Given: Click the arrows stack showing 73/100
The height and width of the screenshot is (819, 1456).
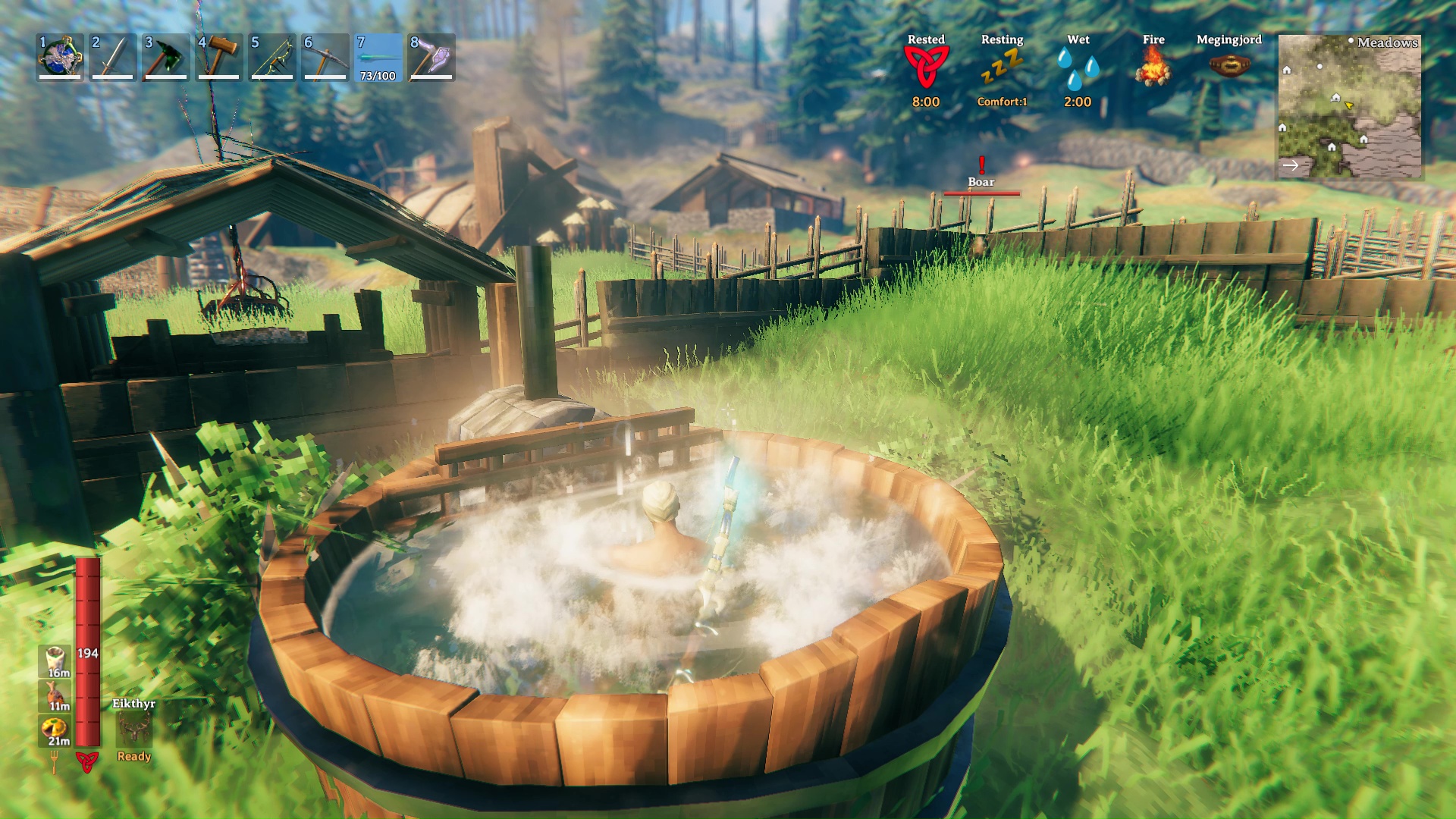Looking at the screenshot, I should (x=378, y=61).
